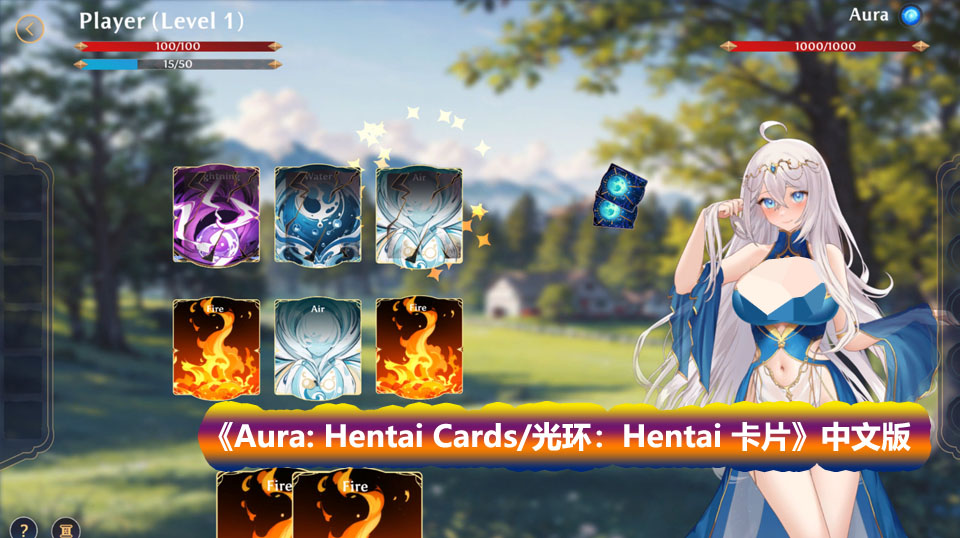The height and width of the screenshot is (538, 960).
Task: Go back using the arrow button
Action: pos(30,29)
